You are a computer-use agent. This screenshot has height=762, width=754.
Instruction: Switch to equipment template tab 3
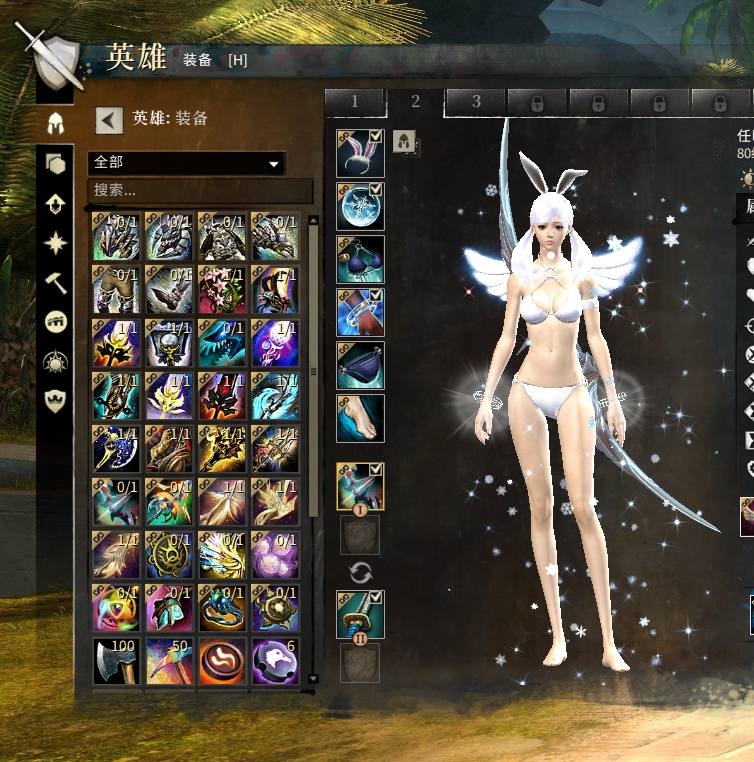475,102
